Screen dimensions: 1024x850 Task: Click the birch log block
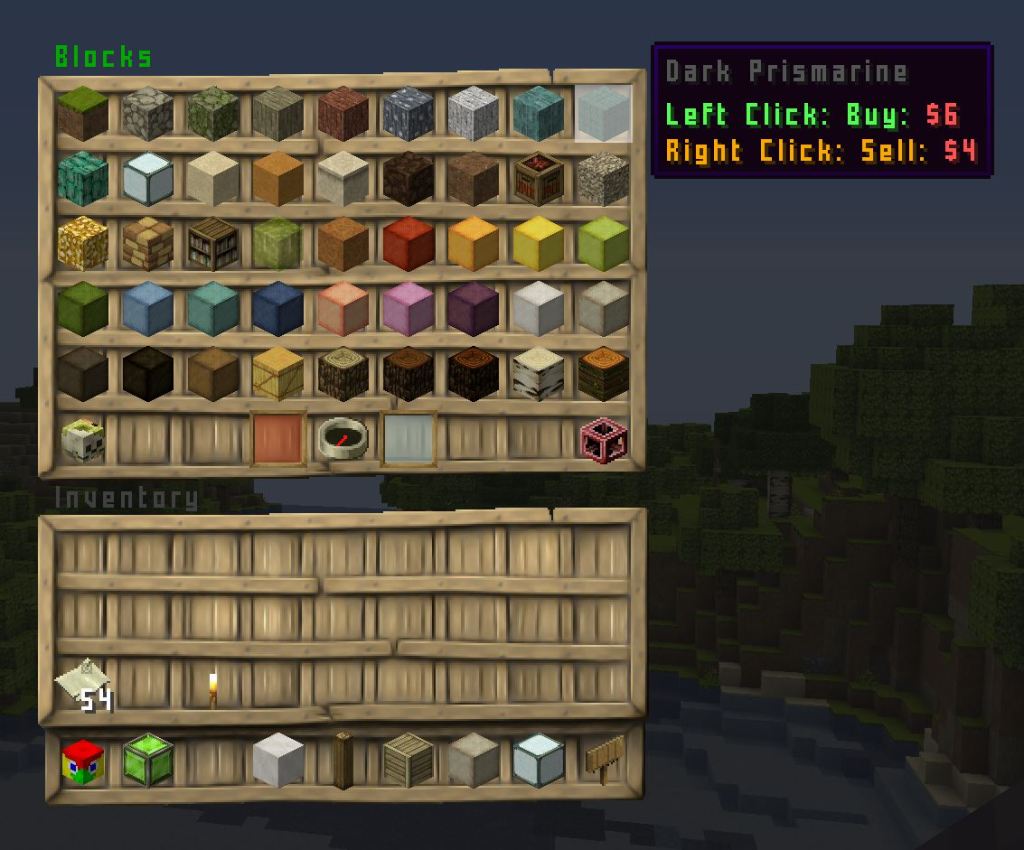click(x=538, y=374)
